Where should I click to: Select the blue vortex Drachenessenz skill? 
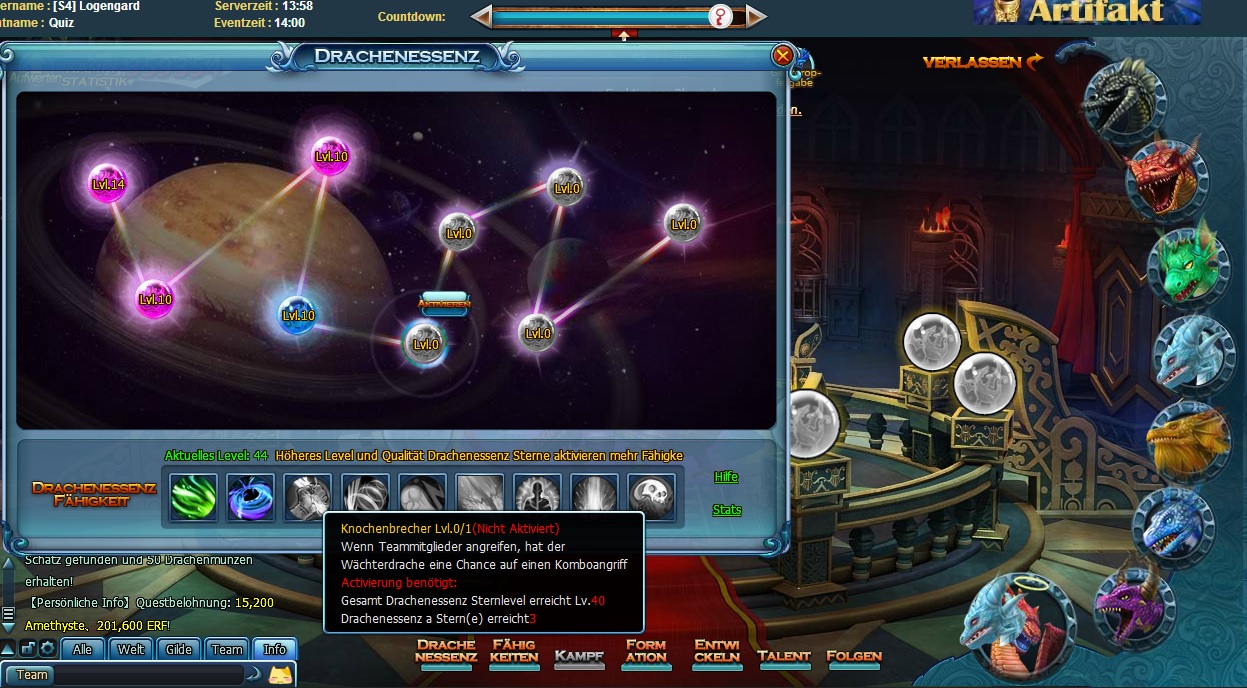250,497
